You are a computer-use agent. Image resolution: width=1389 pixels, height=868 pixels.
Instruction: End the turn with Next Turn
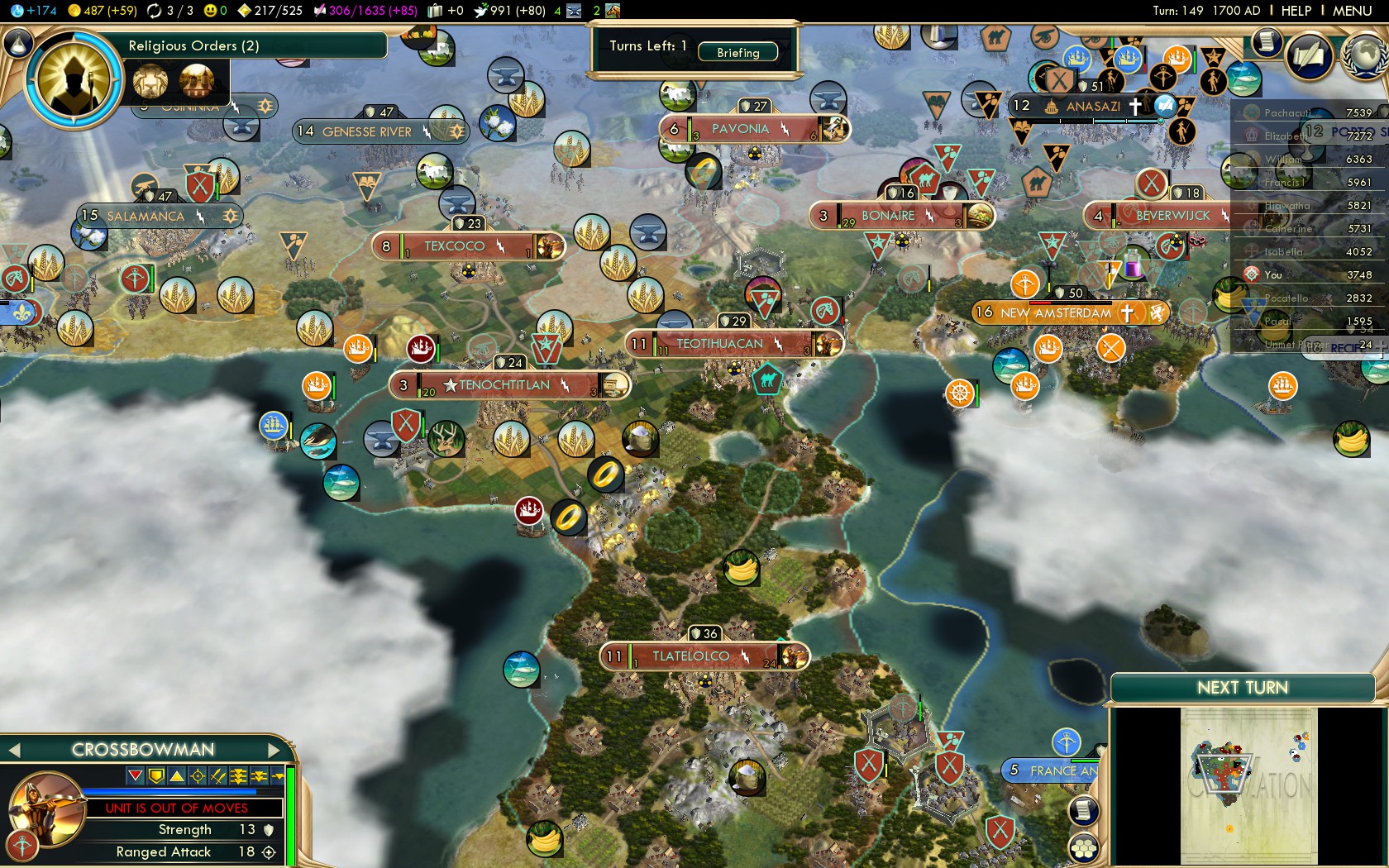1242,688
